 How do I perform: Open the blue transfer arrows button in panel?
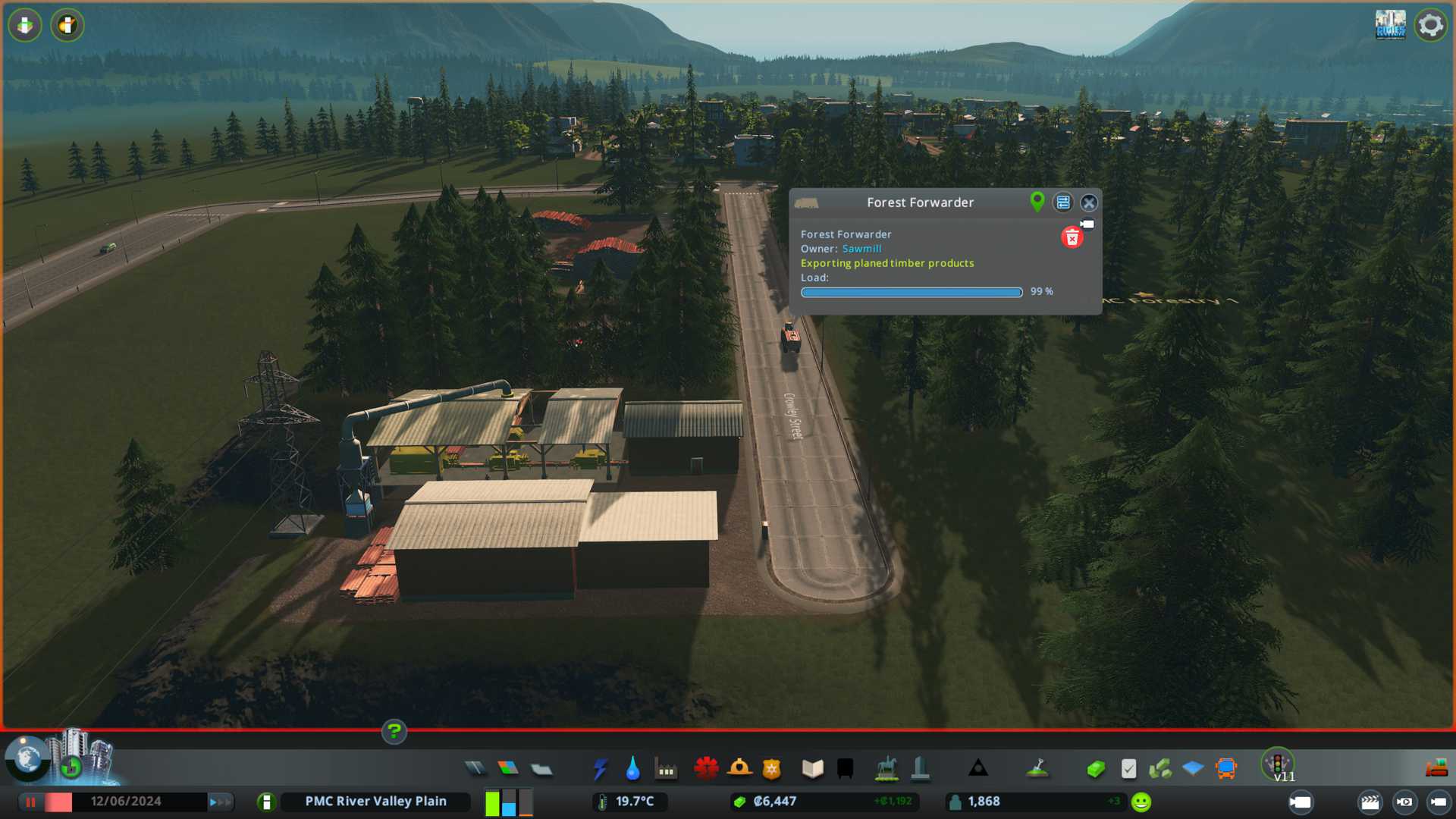[x=1063, y=202]
